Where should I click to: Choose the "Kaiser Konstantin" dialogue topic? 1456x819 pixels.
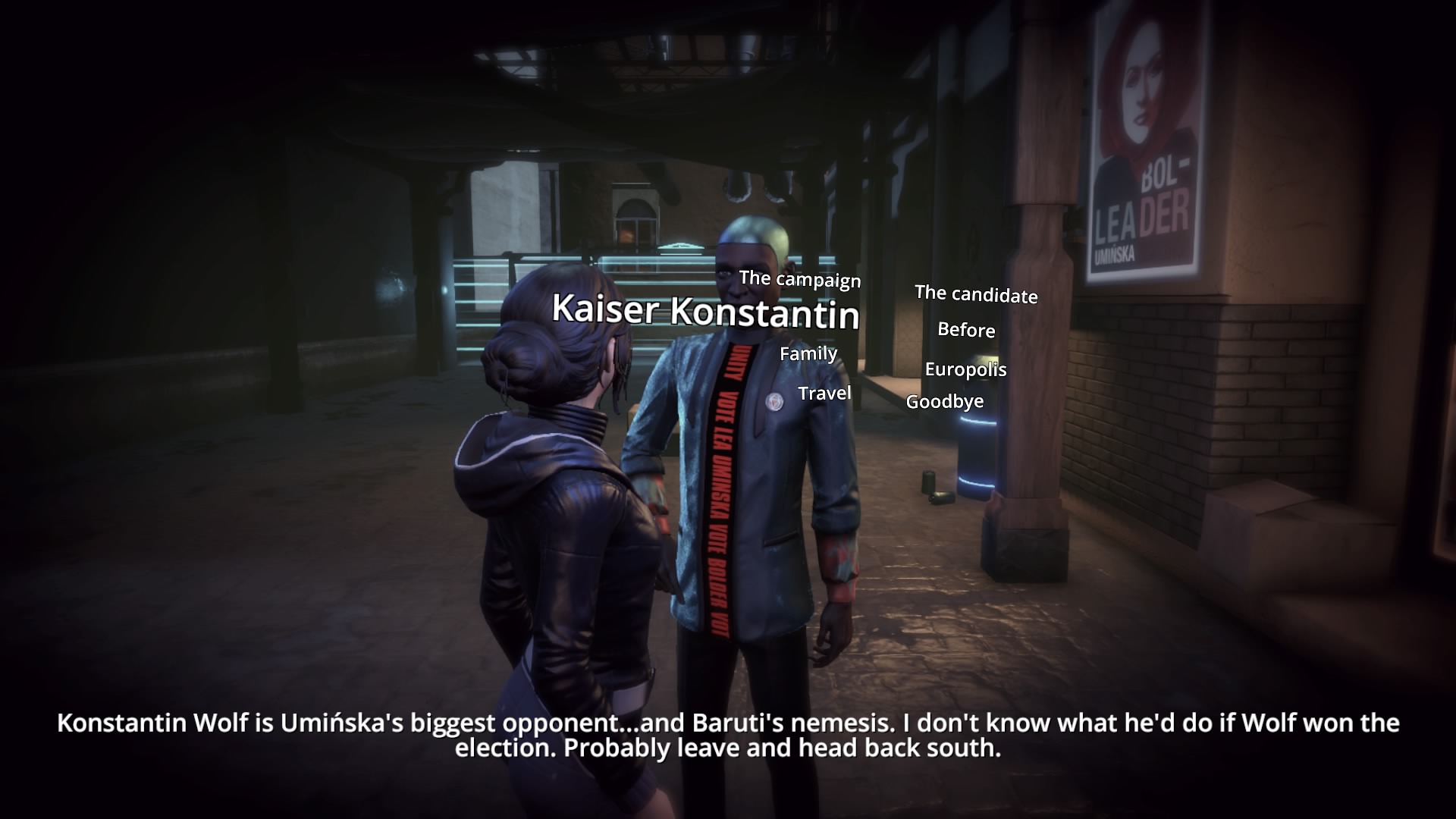(705, 311)
